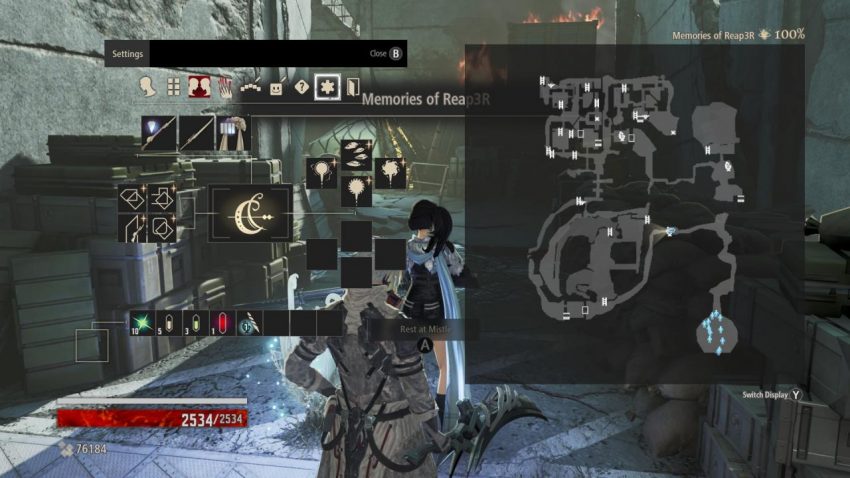Screen dimensions: 850x478
Task: Select the question mark help tab
Action: click(x=300, y=86)
